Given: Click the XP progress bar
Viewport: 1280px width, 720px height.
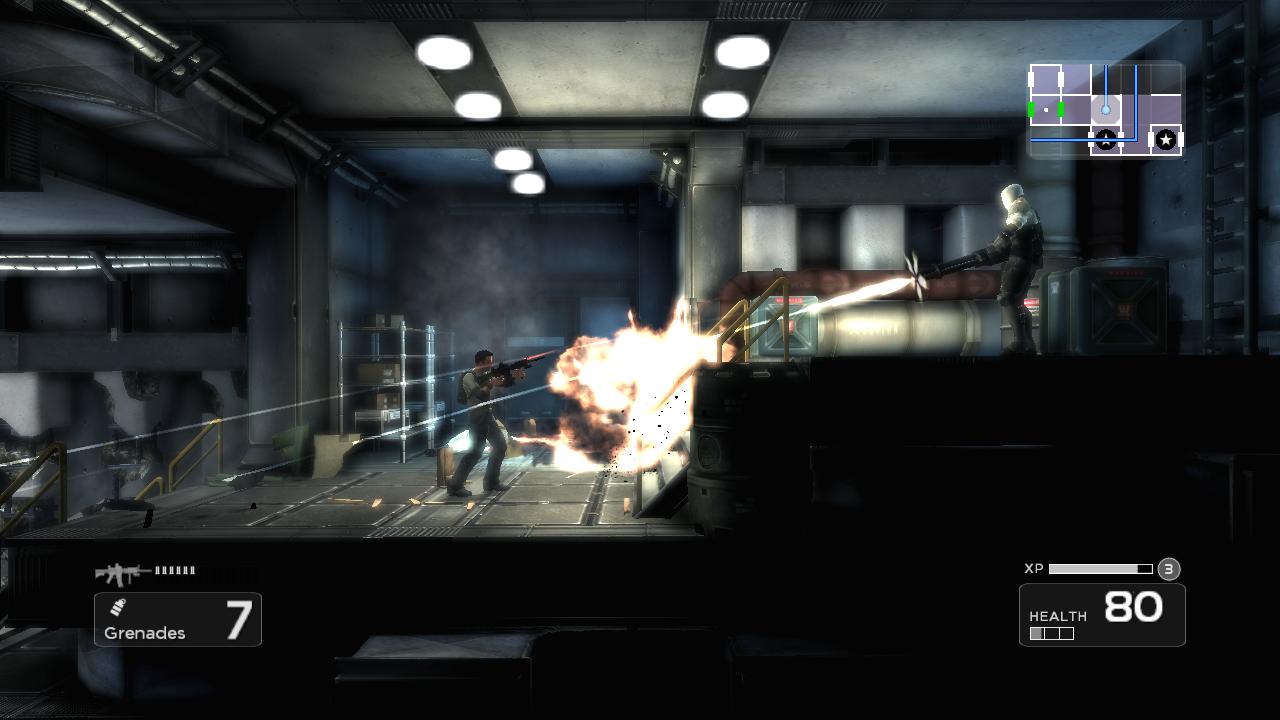Looking at the screenshot, I should pos(1100,568).
